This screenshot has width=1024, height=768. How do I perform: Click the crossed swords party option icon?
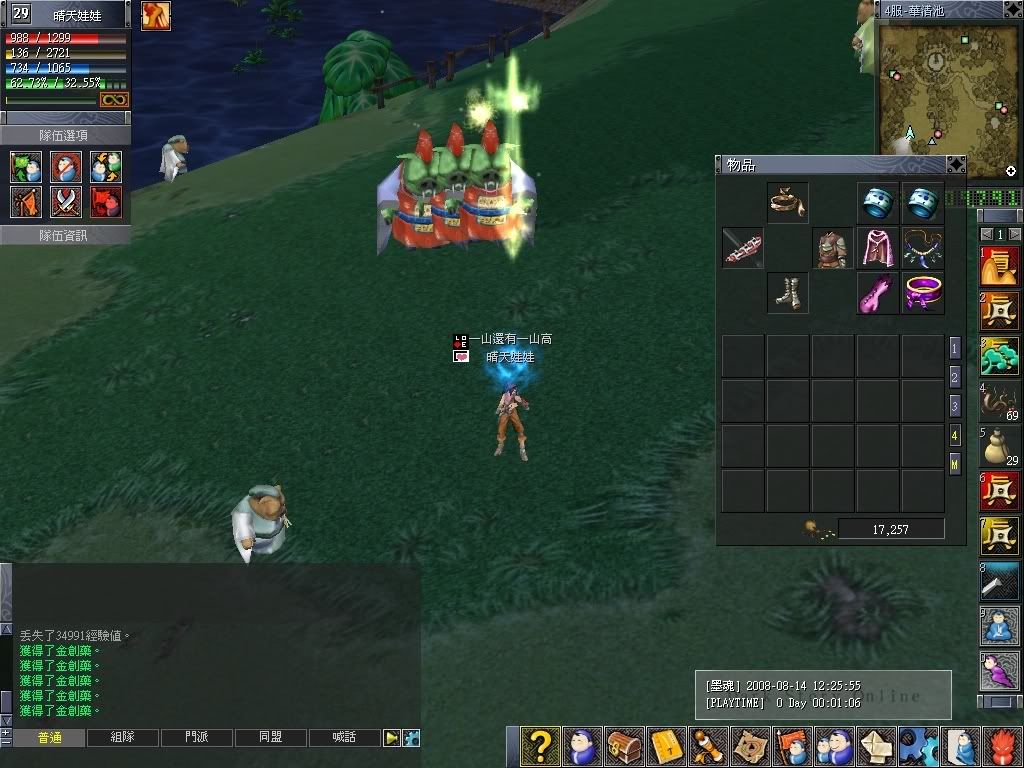(x=66, y=202)
